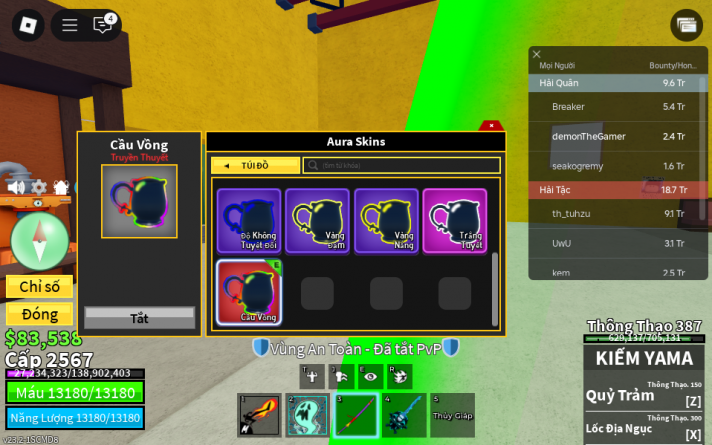The height and width of the screenshot is (445, 712).
Task: Select the equipped Cầu Vồng aura skin
Action: [x=249, y=292]
